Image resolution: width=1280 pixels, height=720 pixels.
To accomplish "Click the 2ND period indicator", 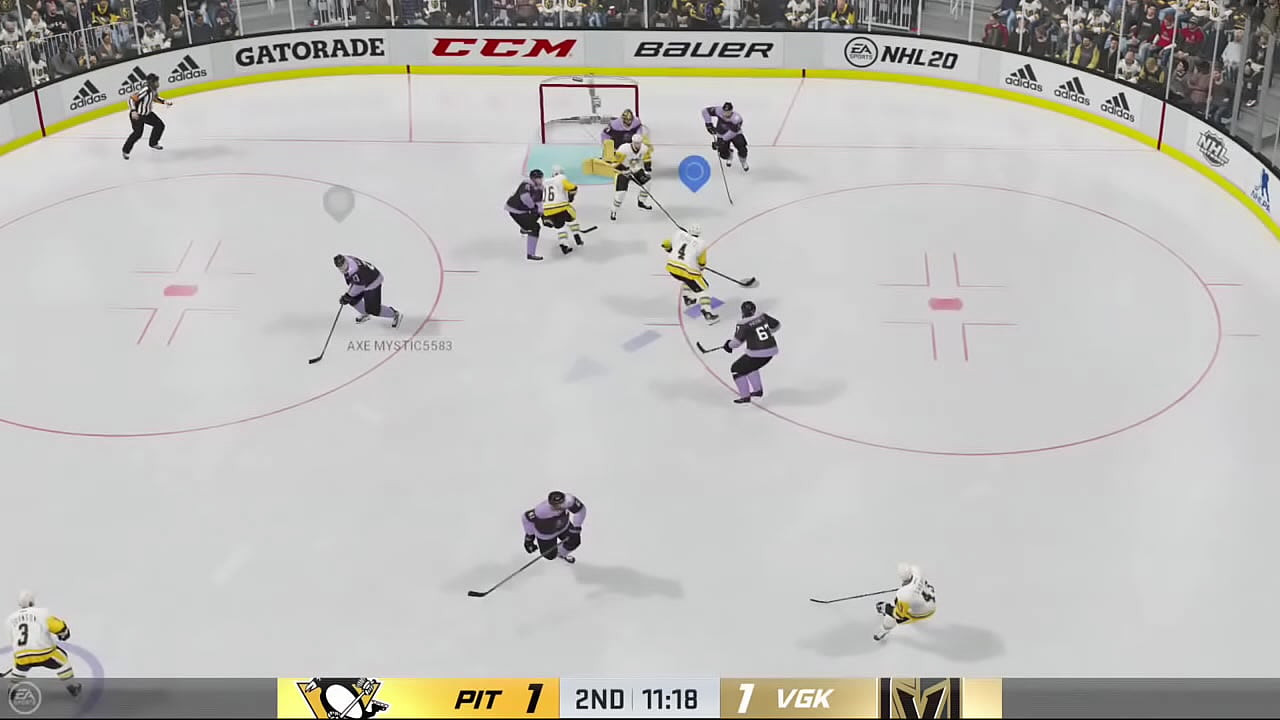I will coord(600,699).
